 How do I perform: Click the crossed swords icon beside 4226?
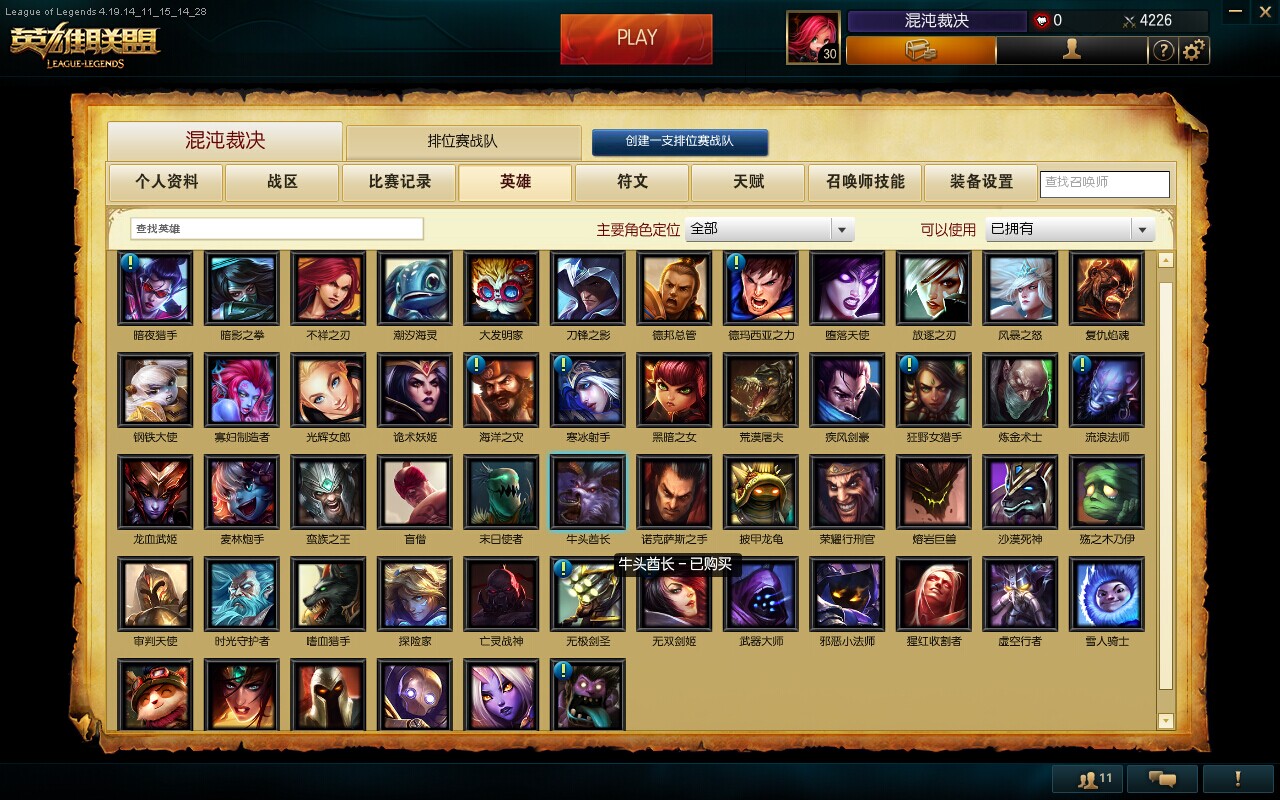1128,20
